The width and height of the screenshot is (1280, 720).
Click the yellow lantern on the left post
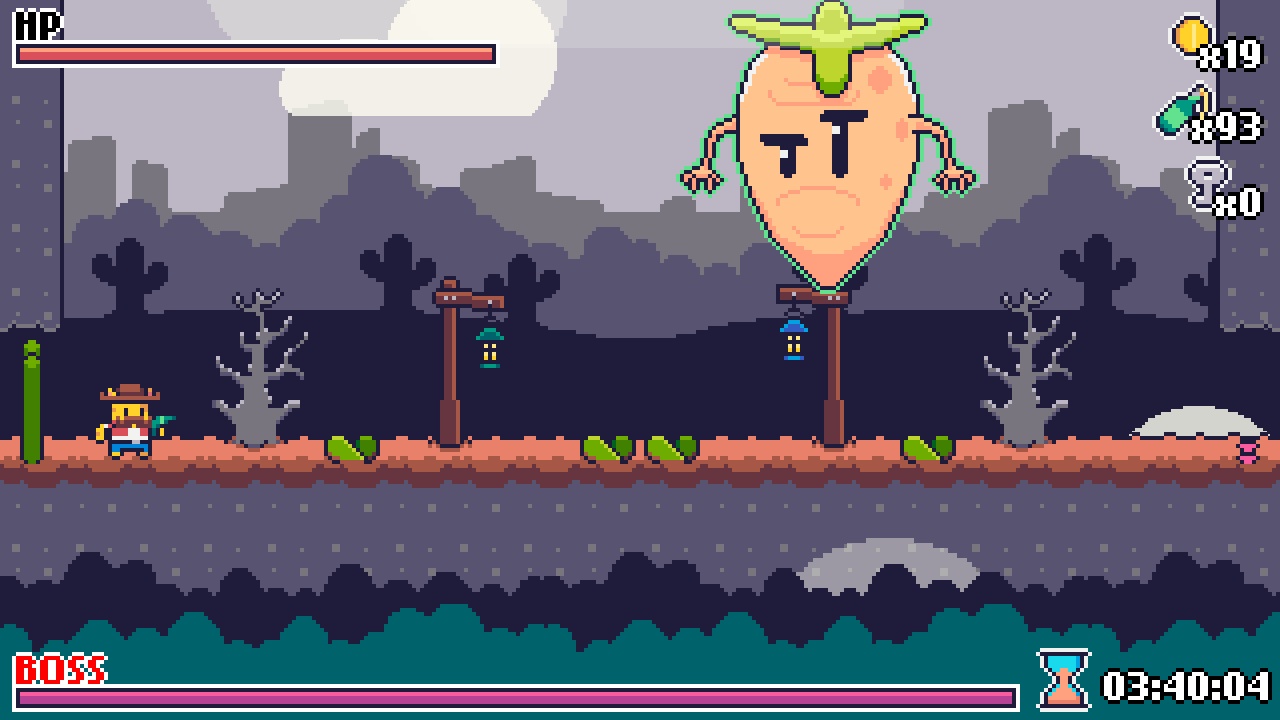pyautogui.click(x=490, y=348)
